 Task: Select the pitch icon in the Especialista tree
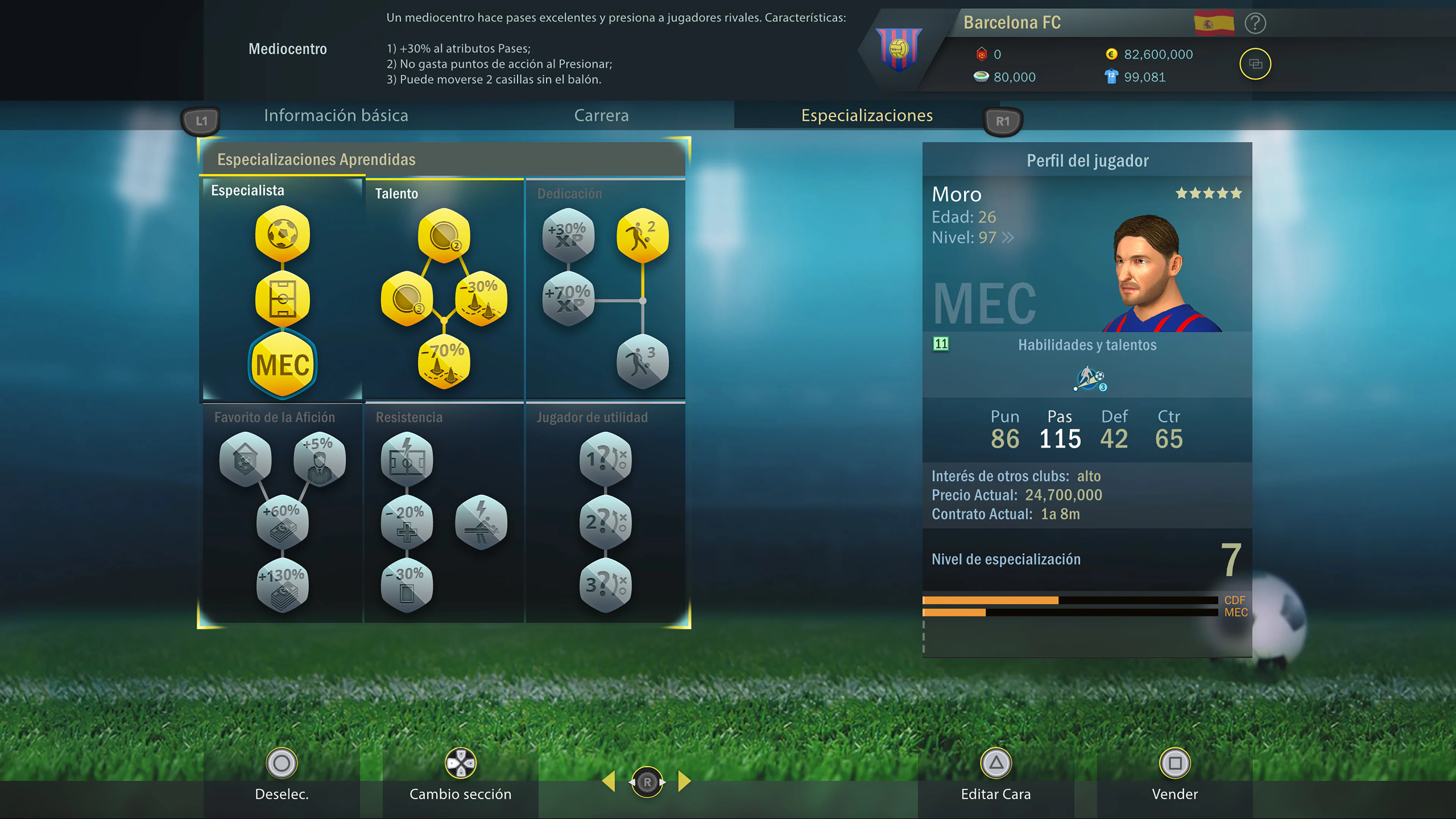(282, 300)
